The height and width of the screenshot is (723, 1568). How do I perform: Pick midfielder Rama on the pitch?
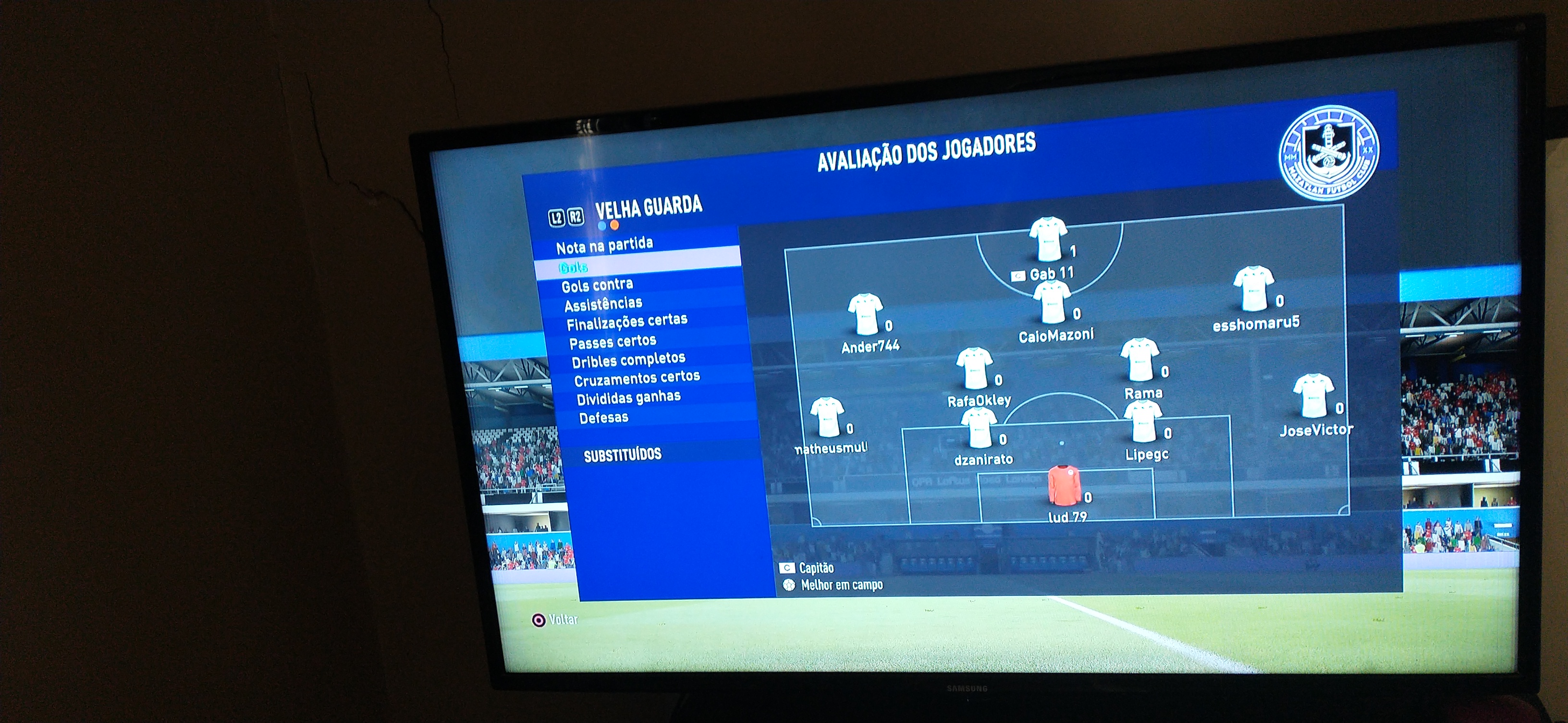[x=1139, y=360]
